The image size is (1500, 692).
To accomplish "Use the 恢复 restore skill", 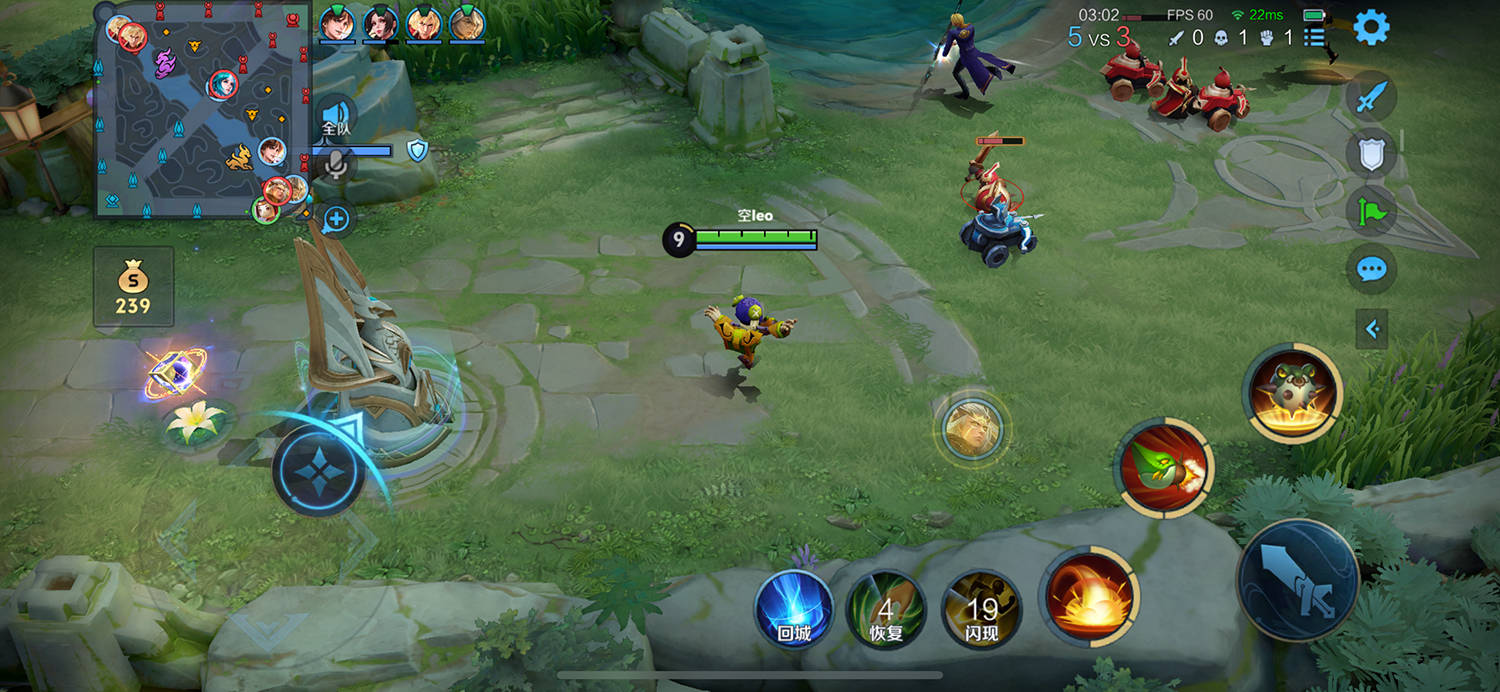I will (885, 609).
